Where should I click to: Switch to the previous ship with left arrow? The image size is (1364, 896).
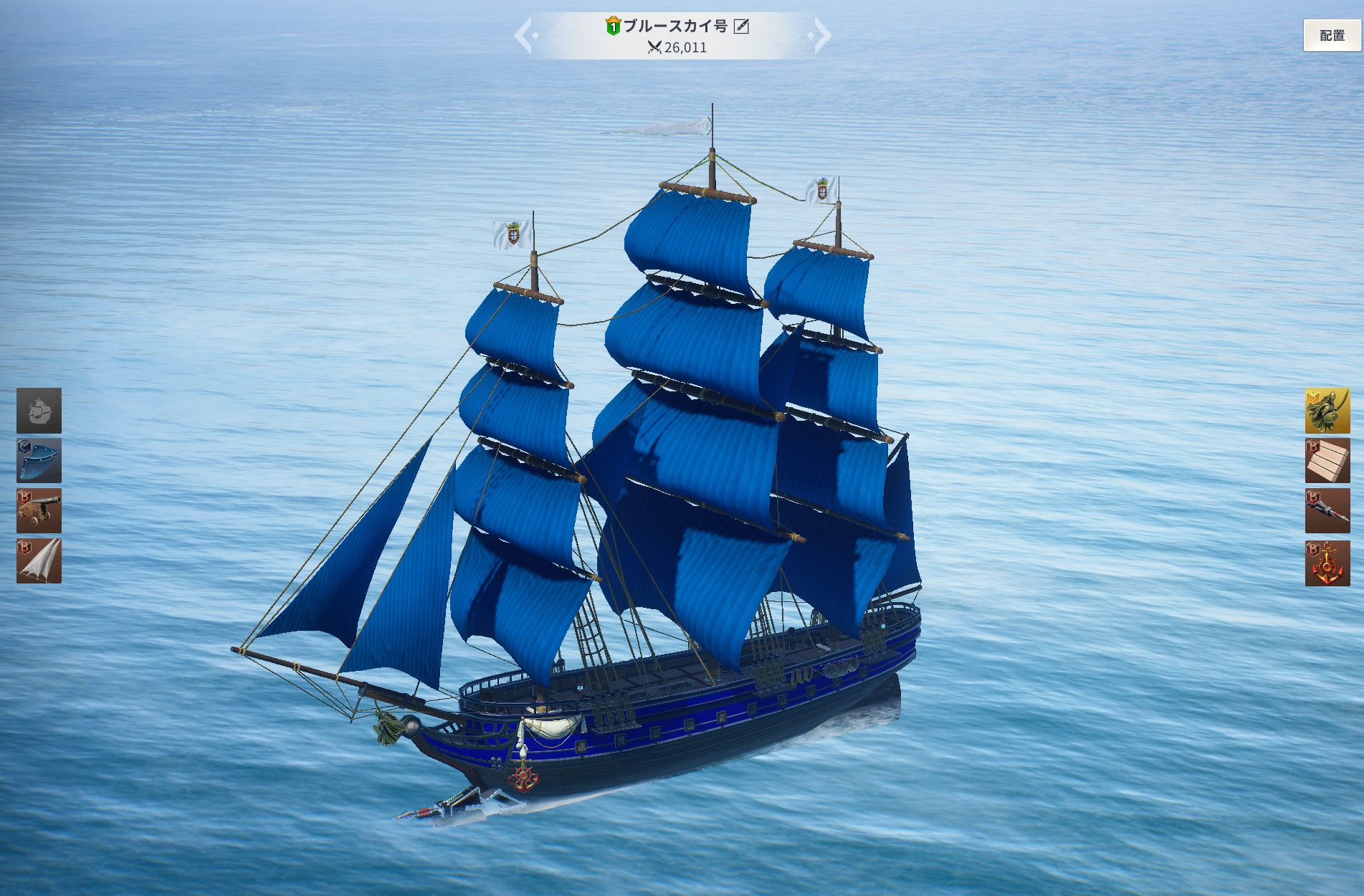click(x=524, y=35)
